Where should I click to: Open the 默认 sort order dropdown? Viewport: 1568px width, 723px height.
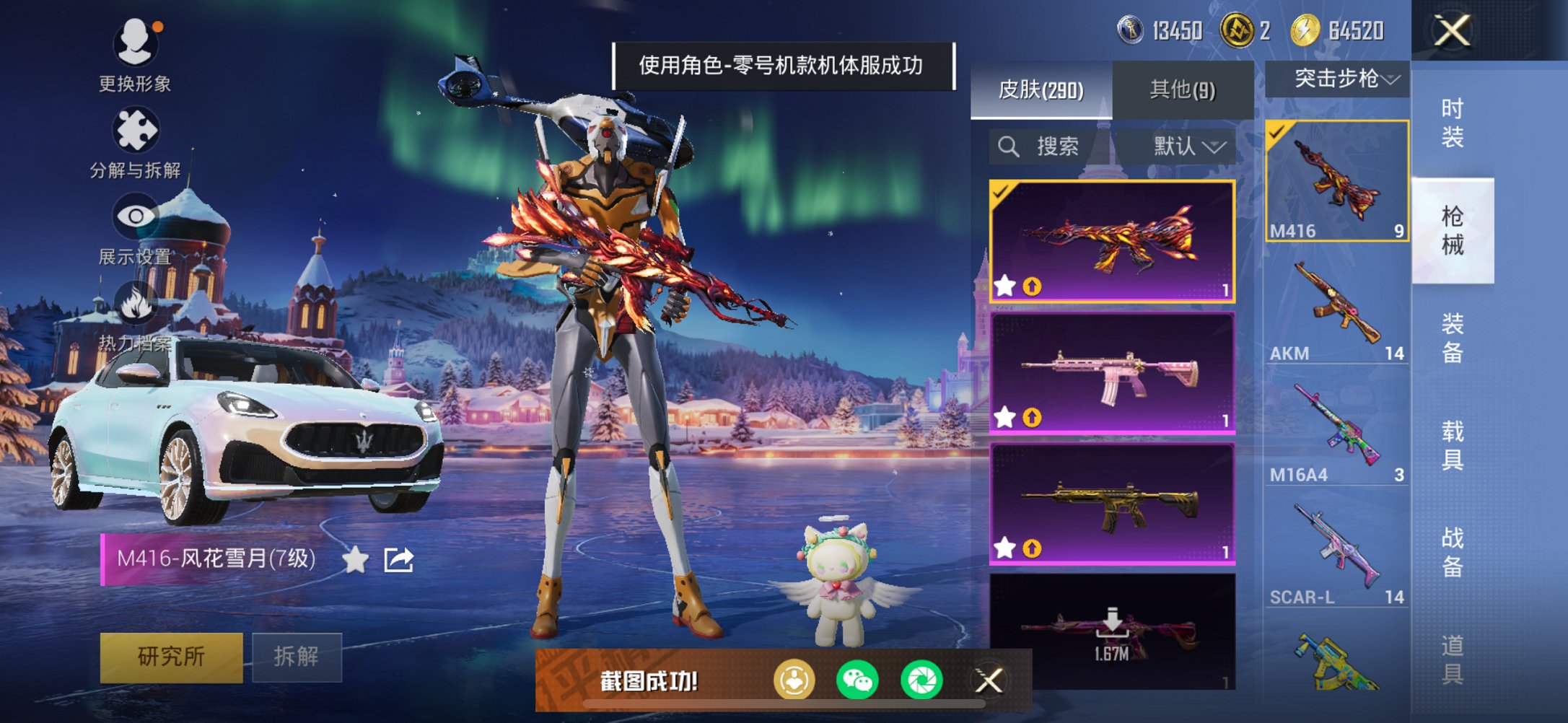(1187, 146)
